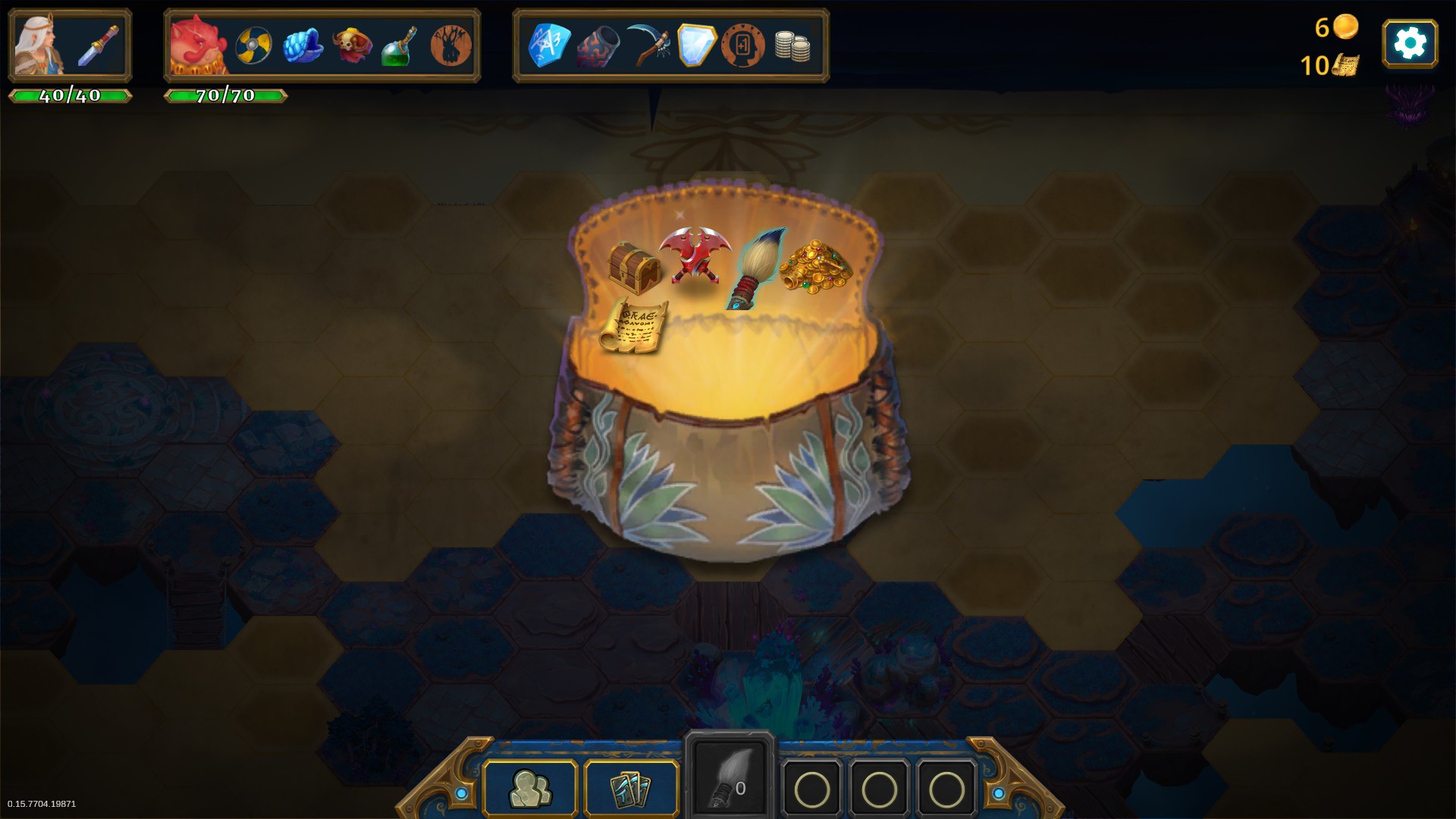Choose the green potion flask
This screenshot has height=819, width=1456.
[400, 47]
